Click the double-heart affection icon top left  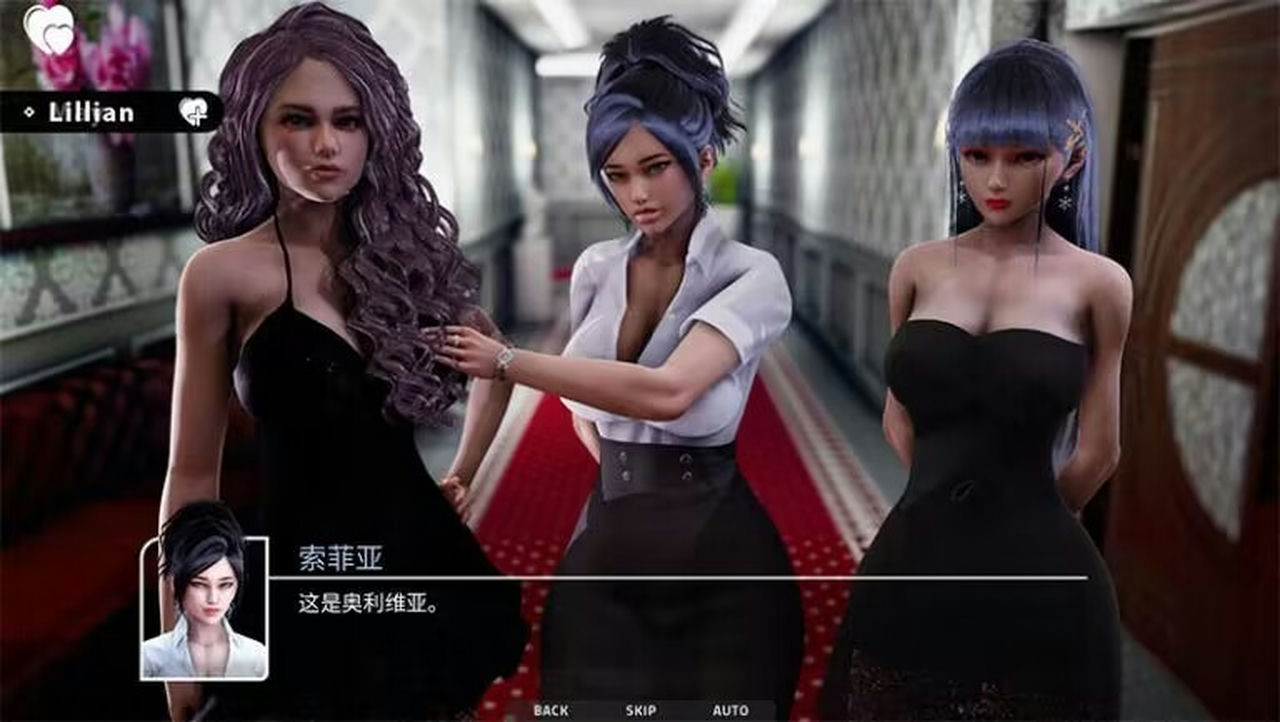pos(48,30)
